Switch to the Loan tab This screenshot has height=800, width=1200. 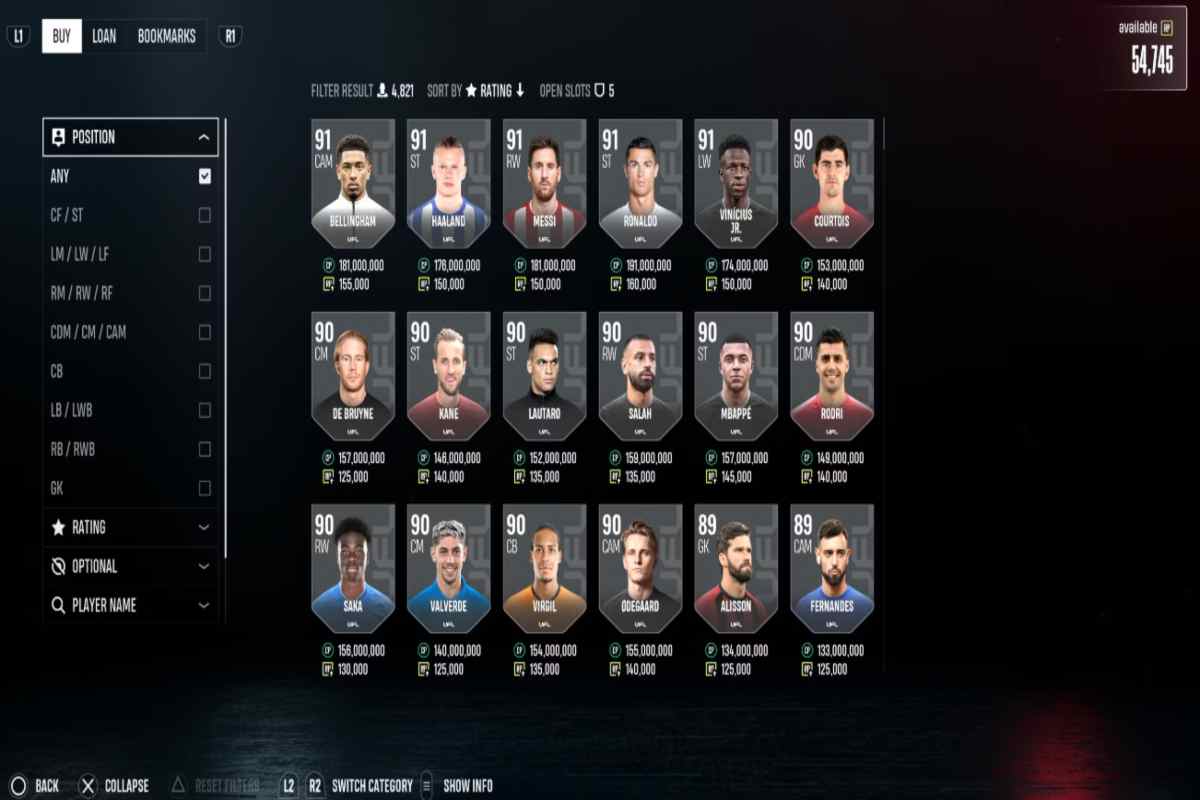pyautogui.click(x=104, y=37)
